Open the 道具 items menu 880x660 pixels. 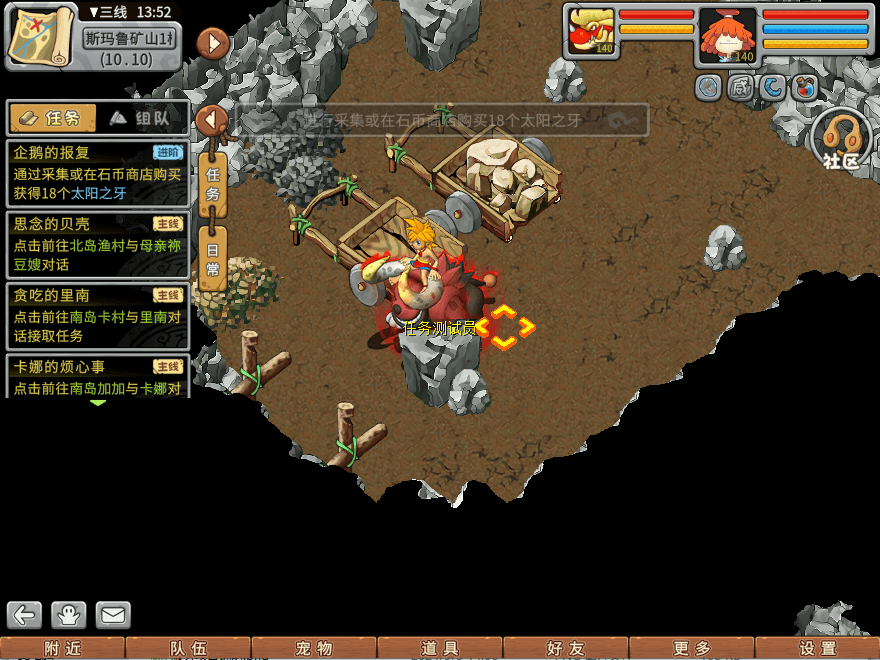(x=440, y=648)
